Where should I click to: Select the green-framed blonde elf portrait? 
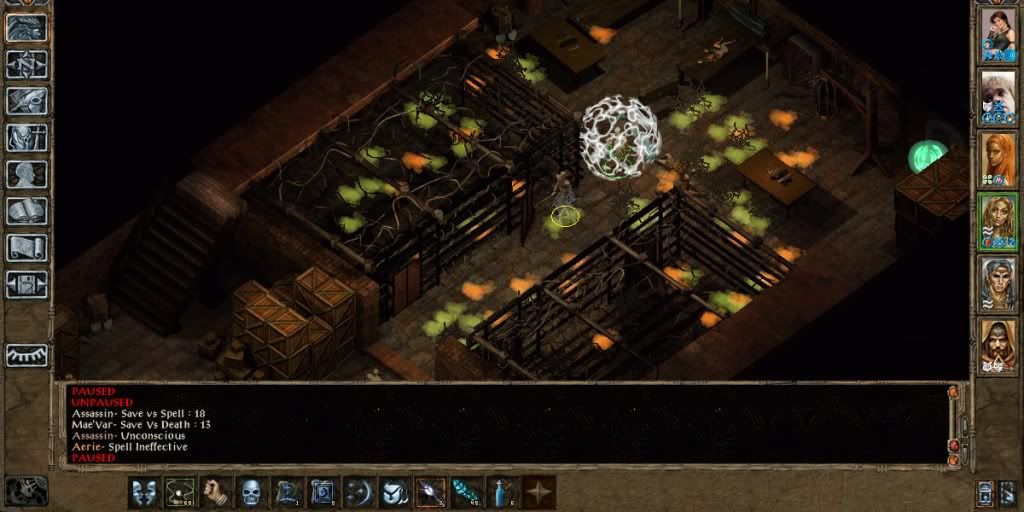pos(997,221)
